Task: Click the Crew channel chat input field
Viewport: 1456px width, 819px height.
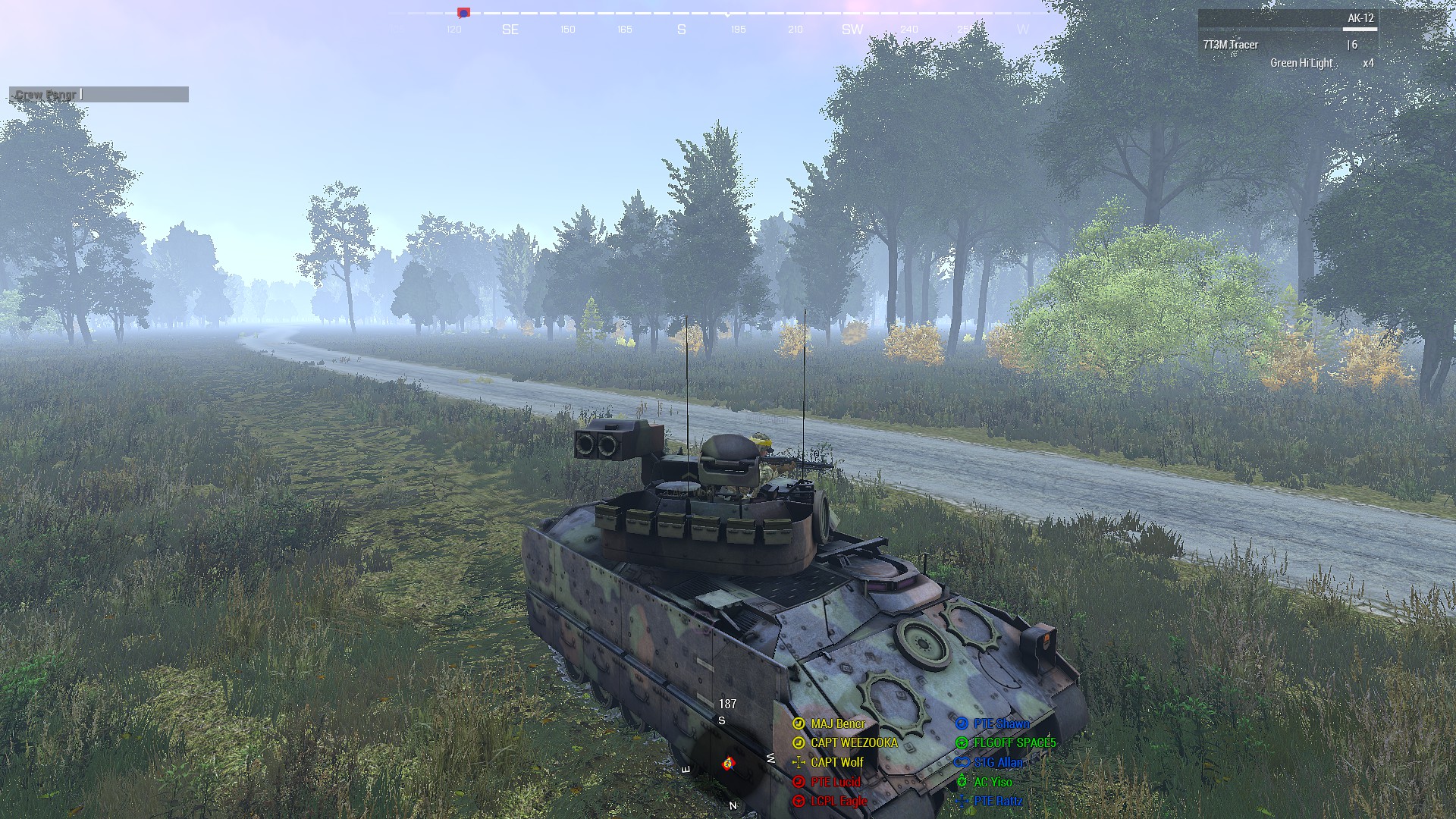Action: pyautogui.click(x=99, y=94)
